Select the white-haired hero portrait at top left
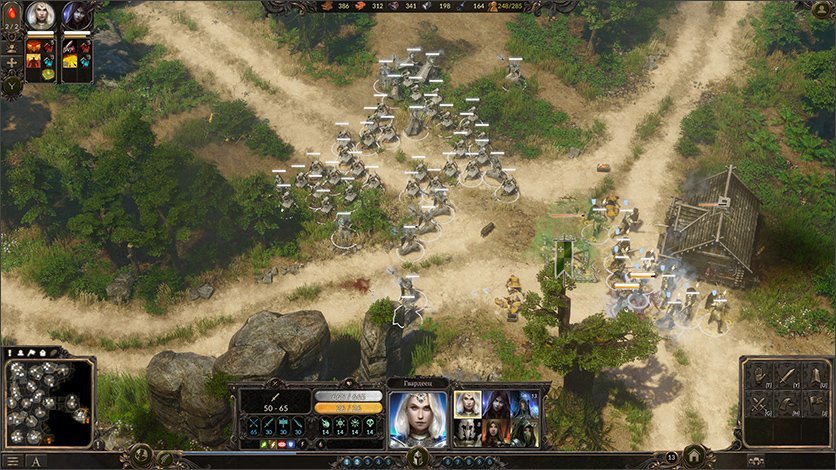This screenshot has height=470, width=836. [x=41, y=15]
